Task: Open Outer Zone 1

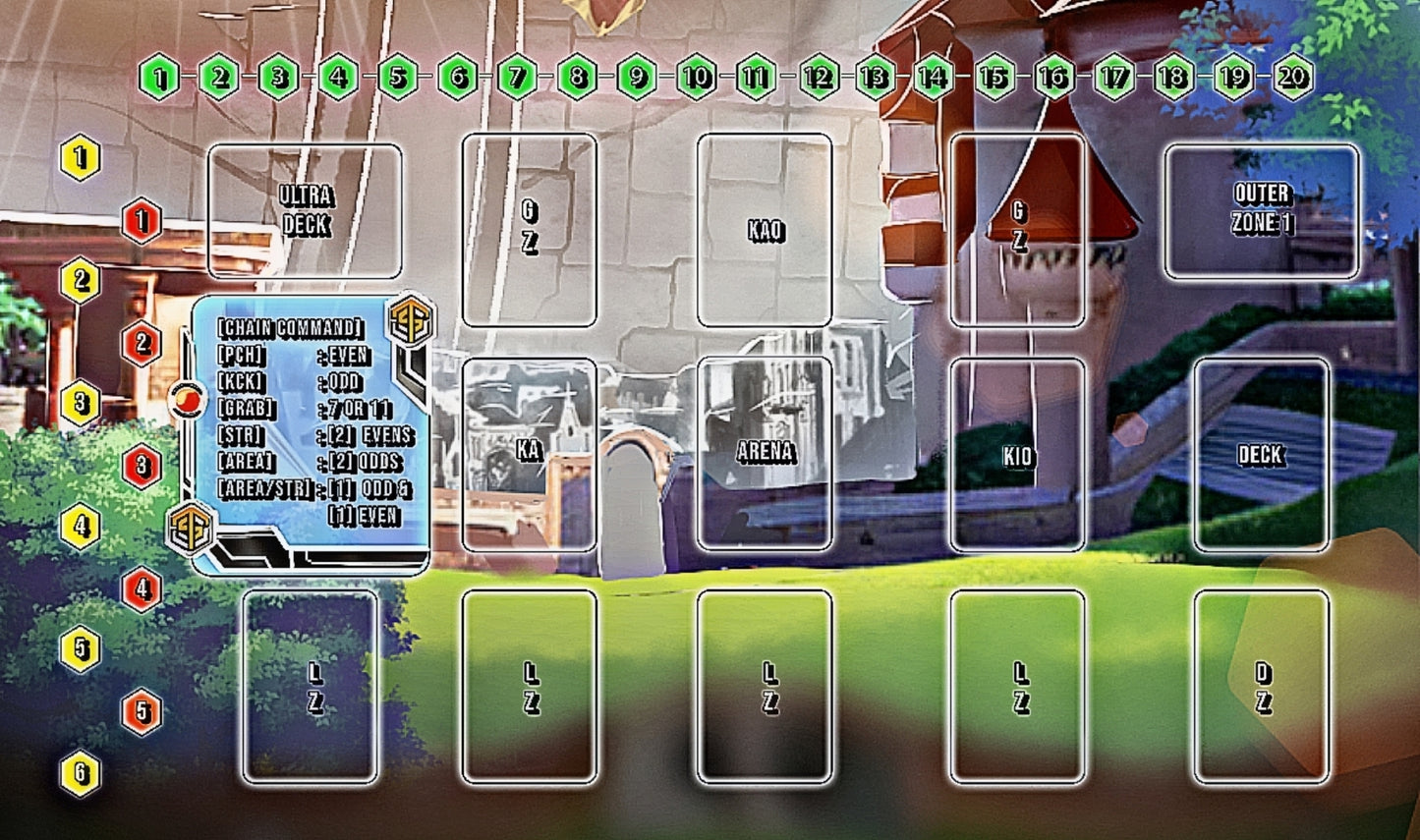Action: pyautogui.click(x=1262, y=211)
